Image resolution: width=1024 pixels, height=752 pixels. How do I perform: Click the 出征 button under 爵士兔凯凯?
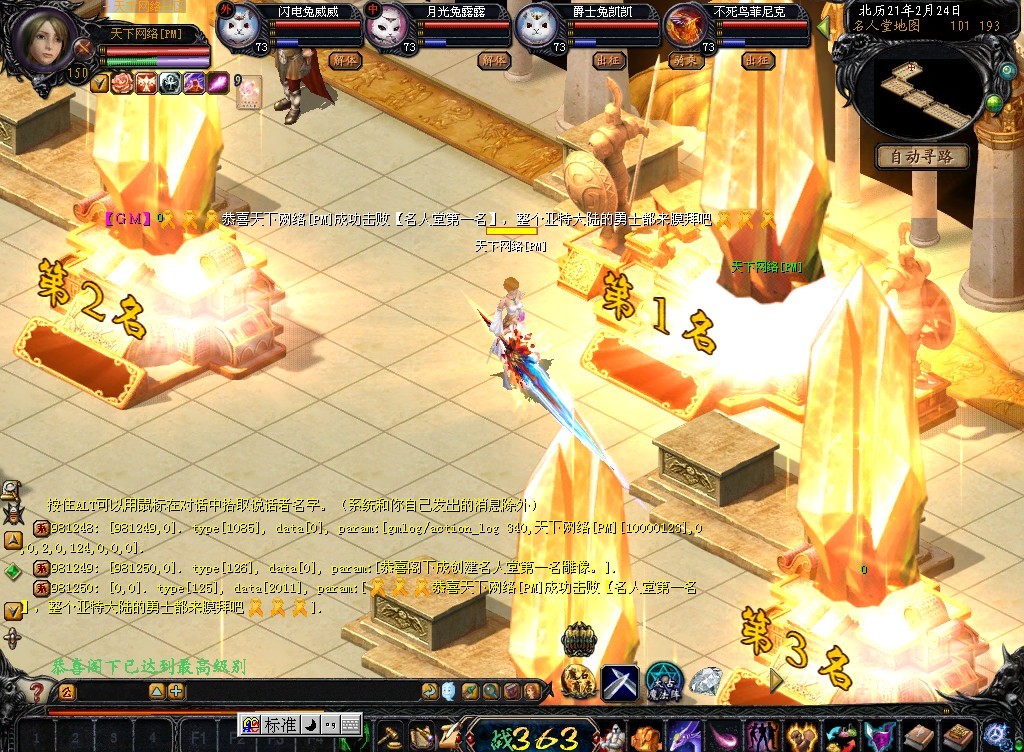click(610, 61)
